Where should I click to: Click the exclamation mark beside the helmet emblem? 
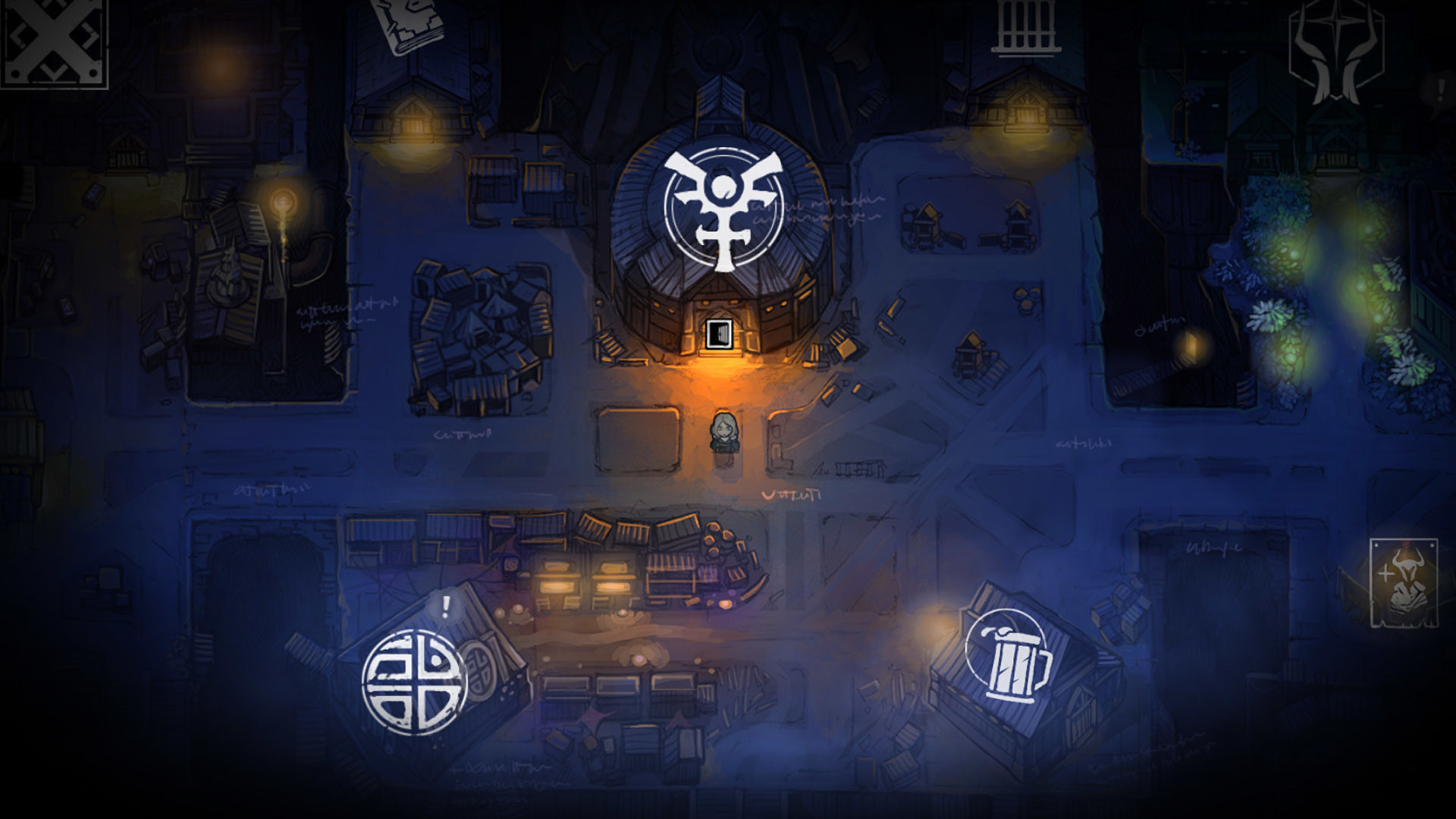[1439, 90]
